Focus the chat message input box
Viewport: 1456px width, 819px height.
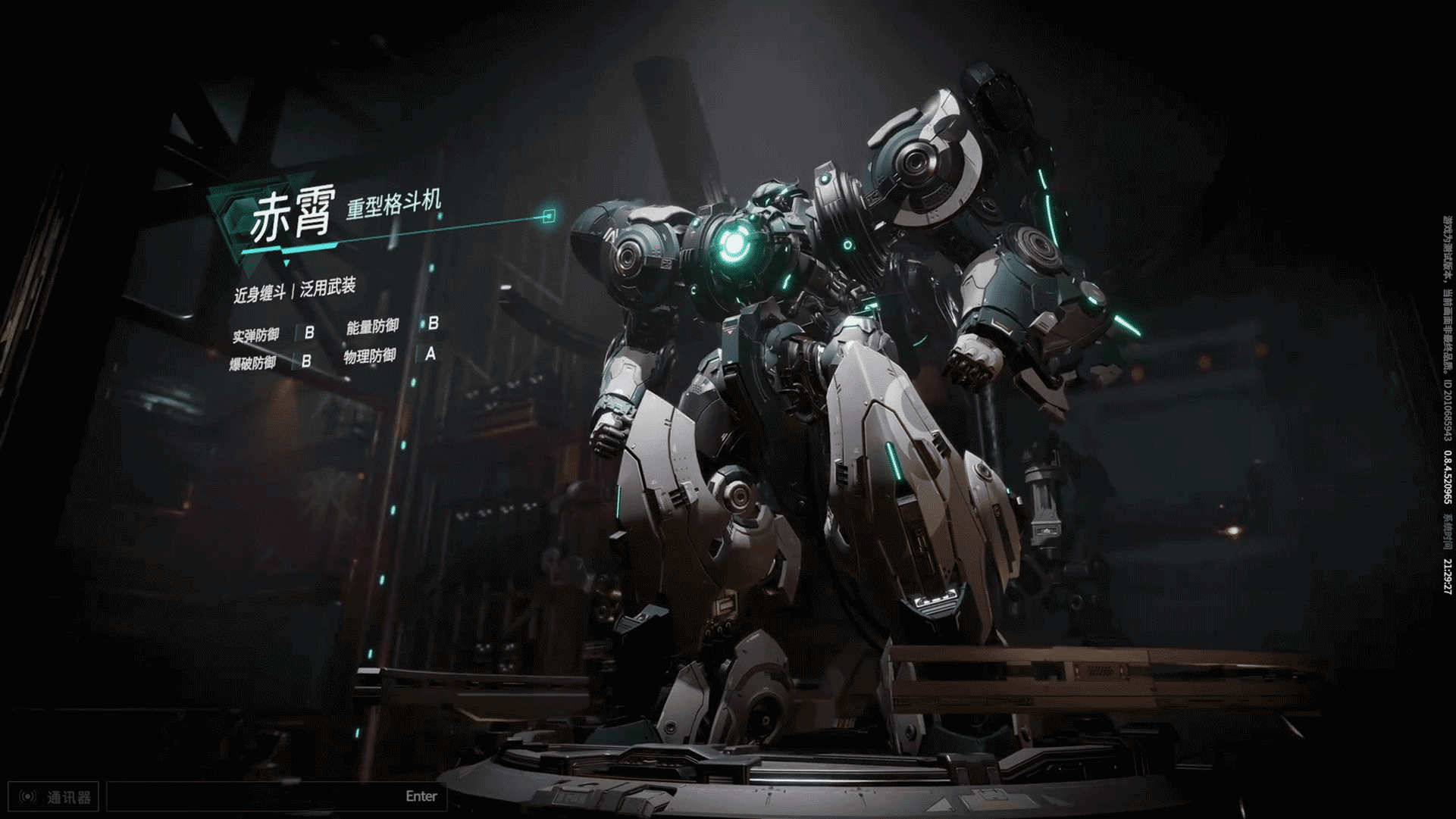258,797
